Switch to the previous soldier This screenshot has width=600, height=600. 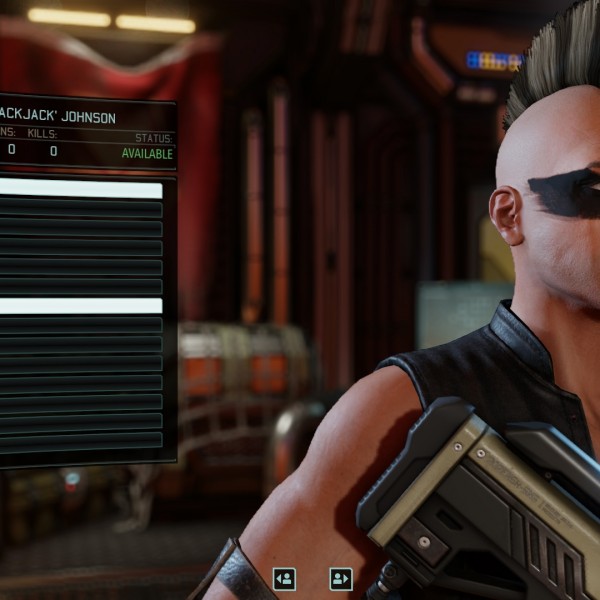284,578
